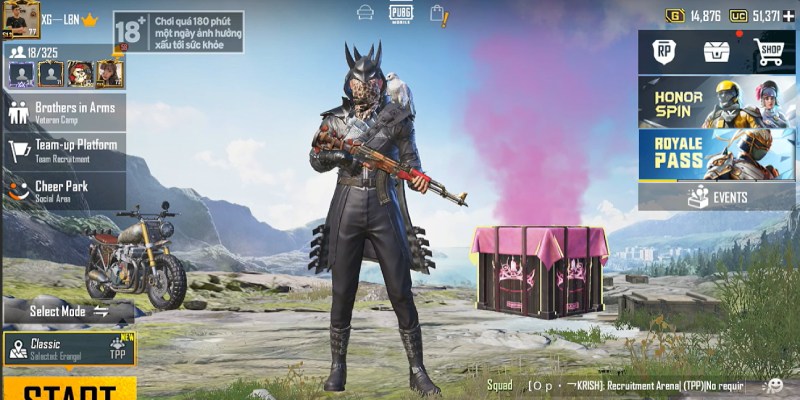800x400 pixels.
Task: Open the Shop cart
Action: point(768,51)
